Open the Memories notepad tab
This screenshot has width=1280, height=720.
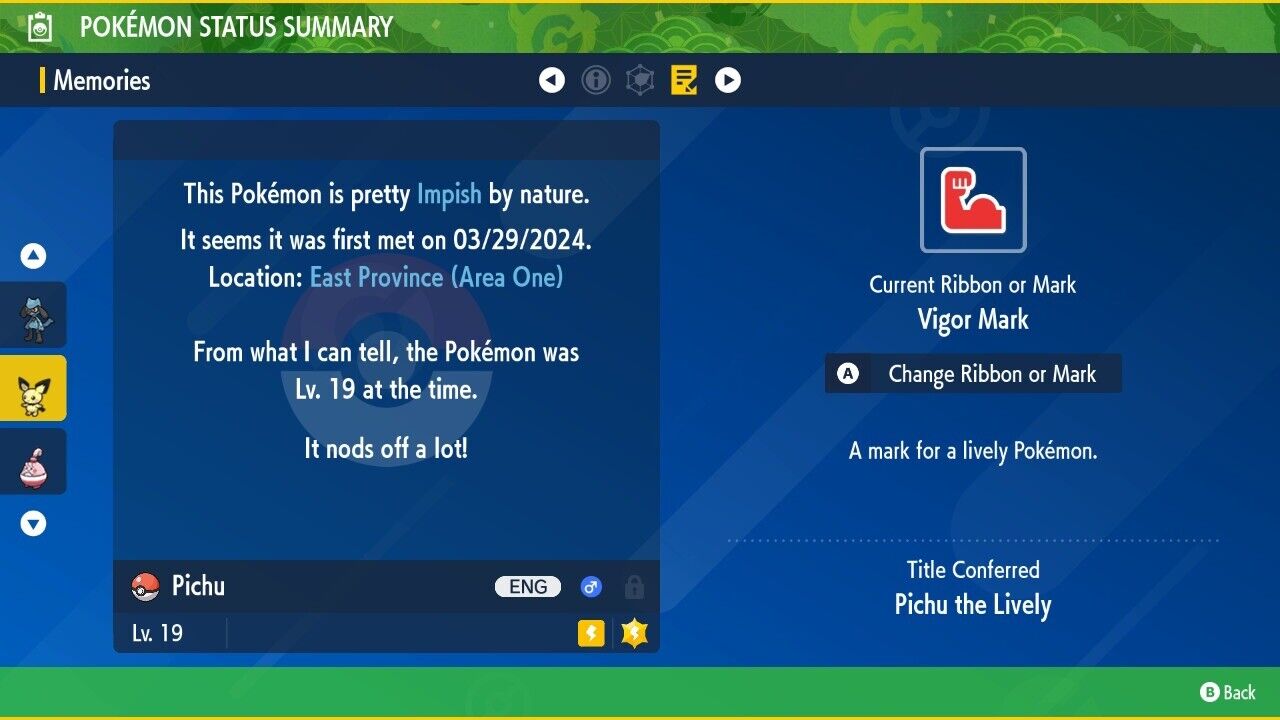[x=684, y=80]
